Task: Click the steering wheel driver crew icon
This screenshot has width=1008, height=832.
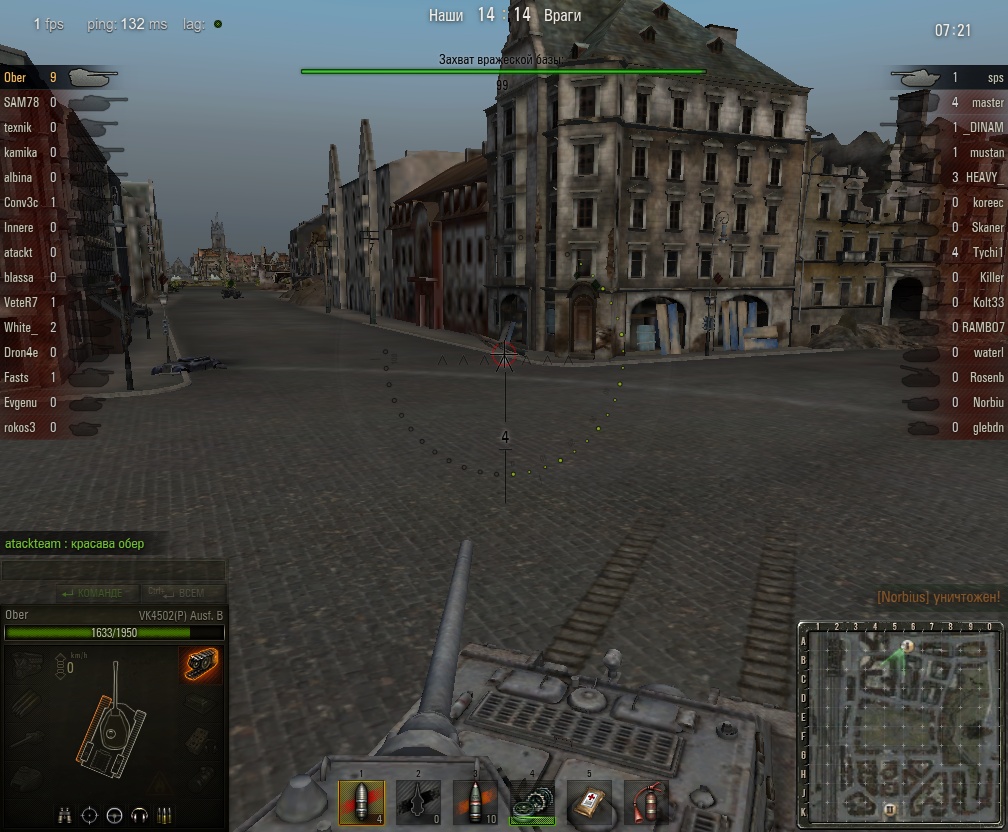Action: (115, 814)
